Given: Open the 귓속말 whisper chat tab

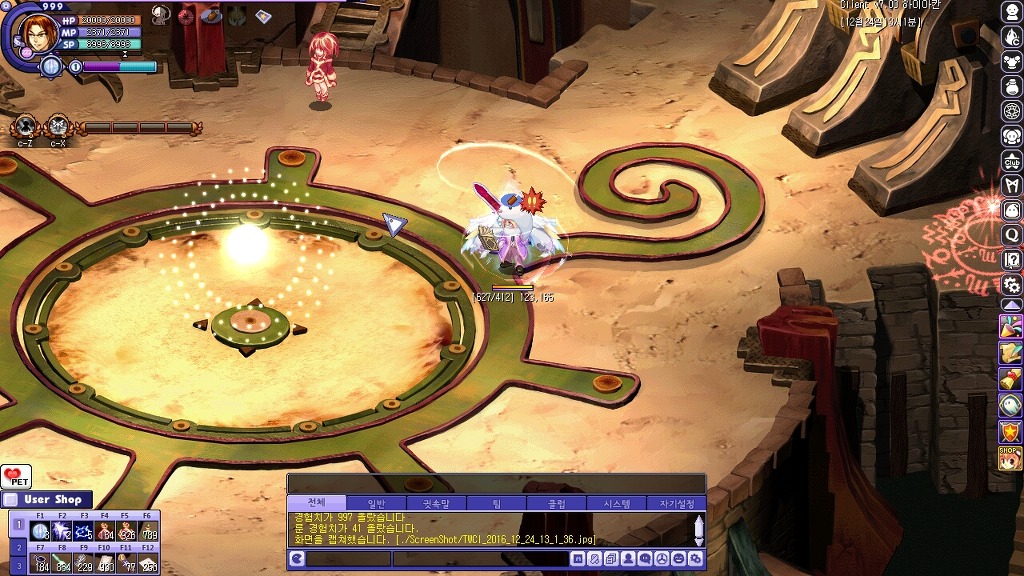Looking at the screenshot, I should [437, 503].
